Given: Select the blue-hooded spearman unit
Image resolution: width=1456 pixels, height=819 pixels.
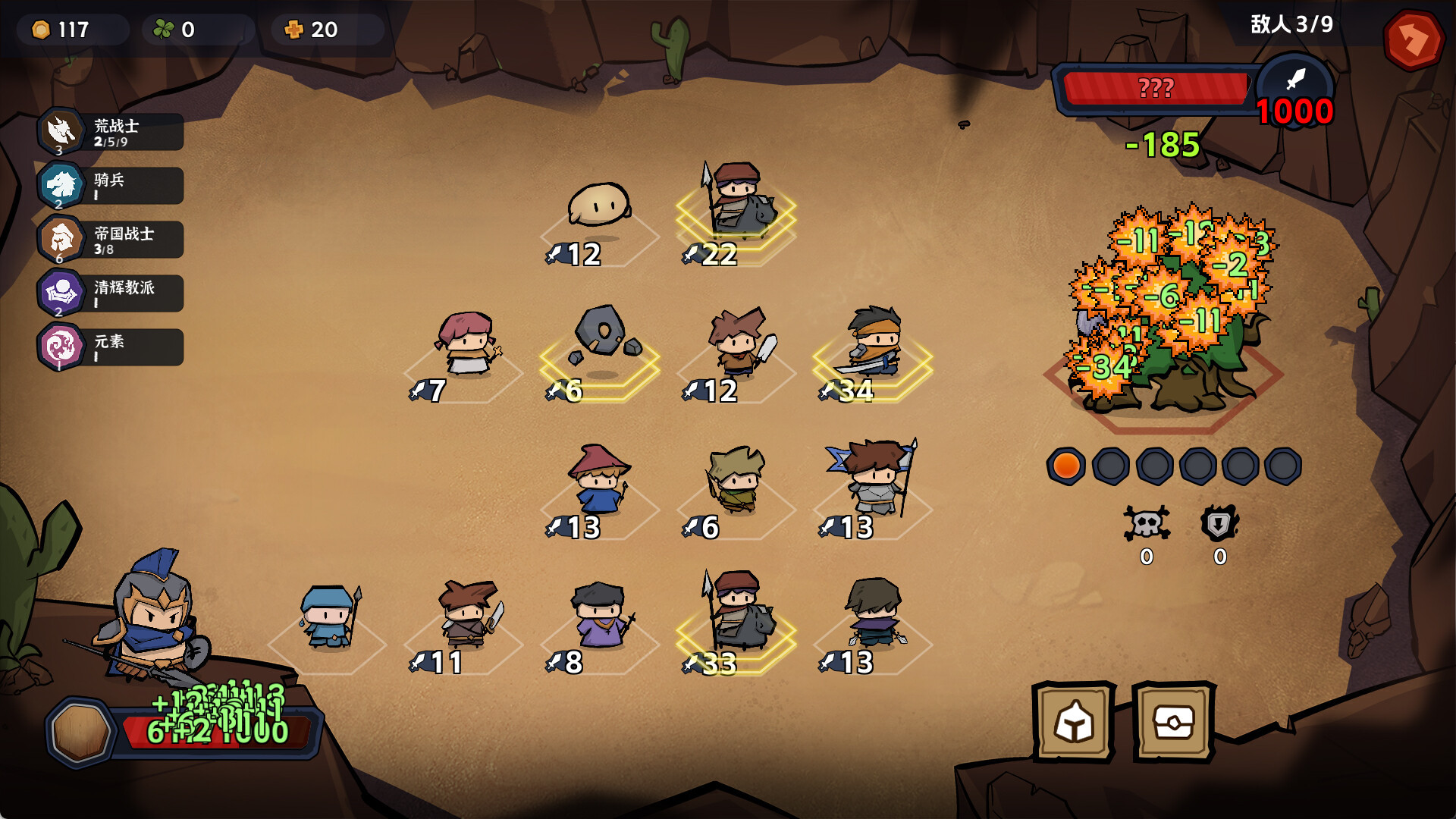Looking at the screenshot, I should [329, 617].
